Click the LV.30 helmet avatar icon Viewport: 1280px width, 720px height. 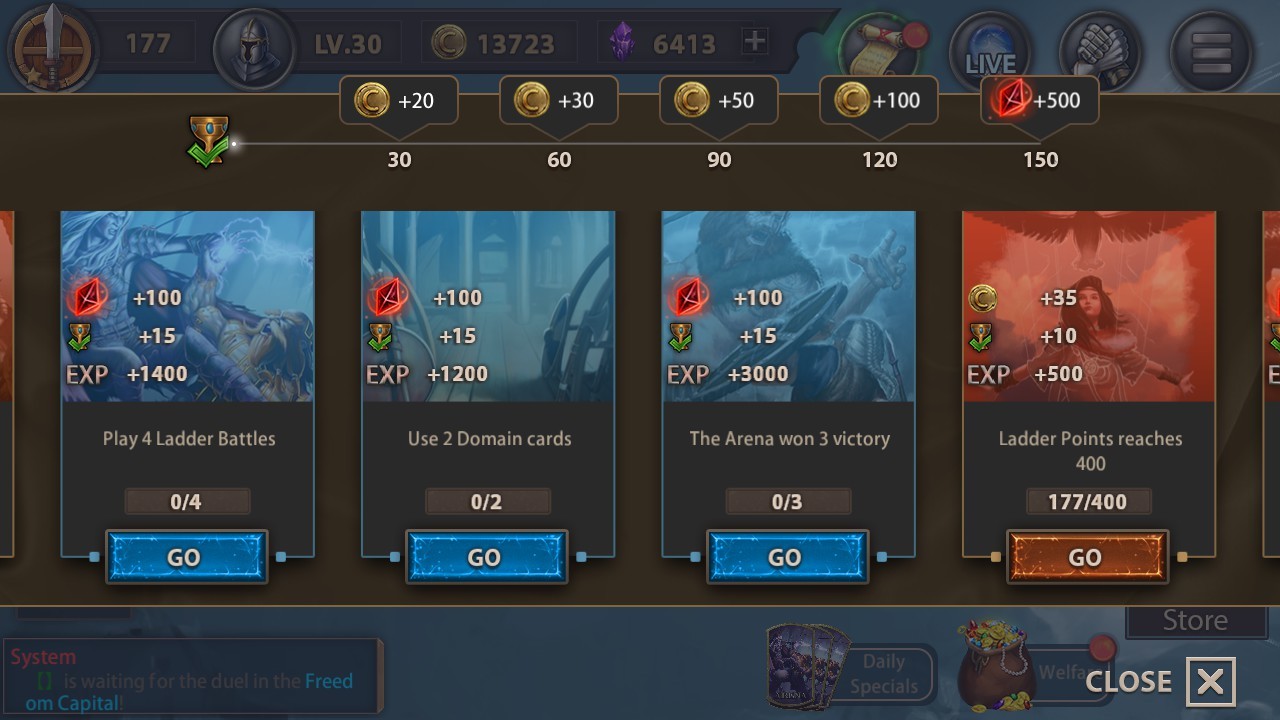[x=255, y=42]
